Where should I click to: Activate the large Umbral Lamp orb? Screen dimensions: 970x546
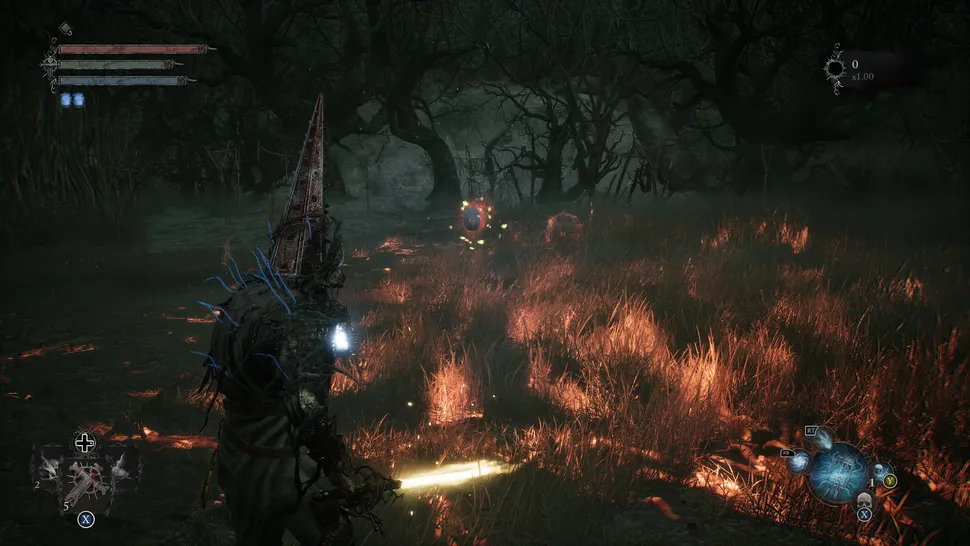[838, 471]
